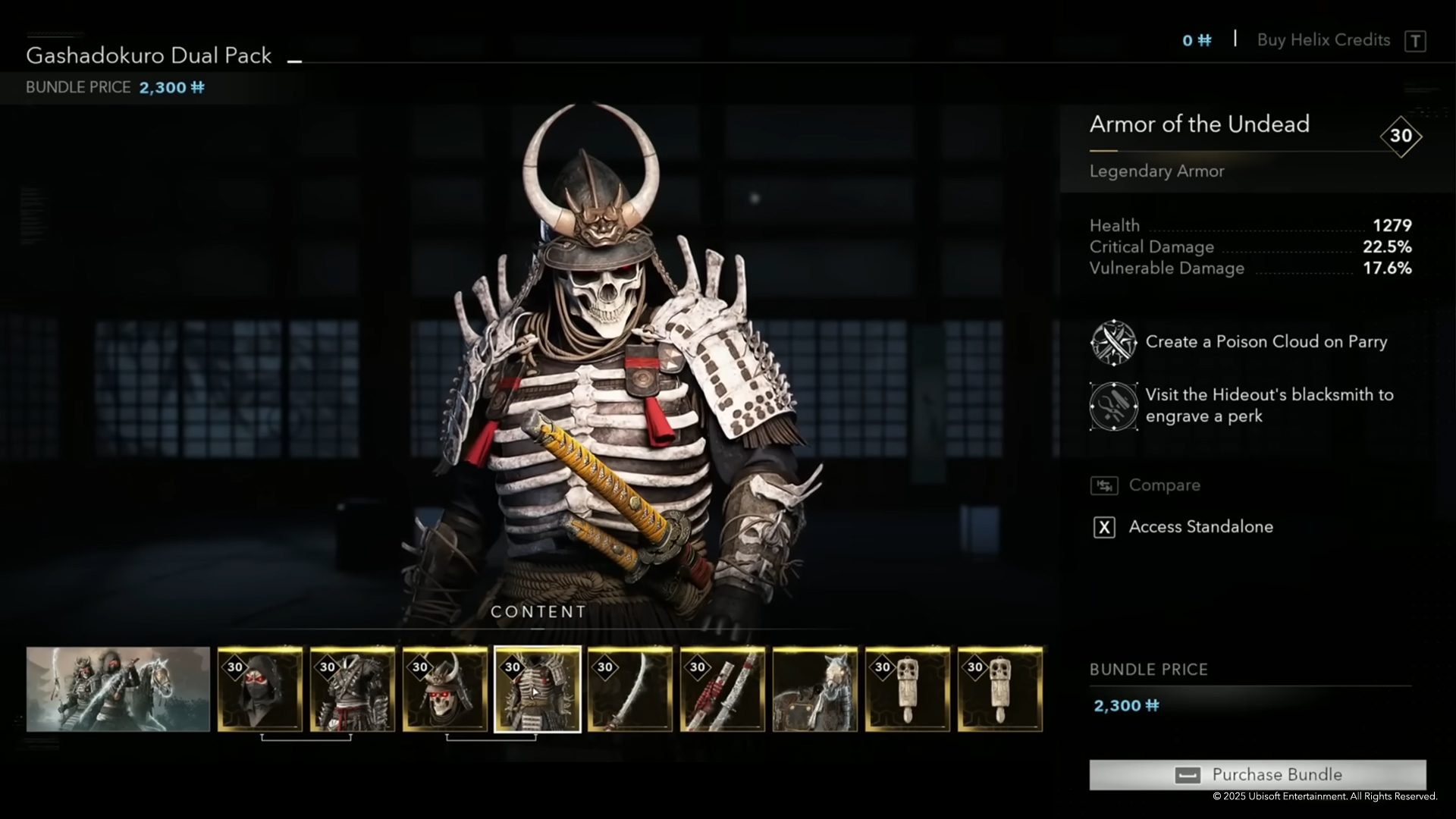Select the black hooded mask headgear
This screenshot has height=819, width=1456.
(x=260, y=689)
